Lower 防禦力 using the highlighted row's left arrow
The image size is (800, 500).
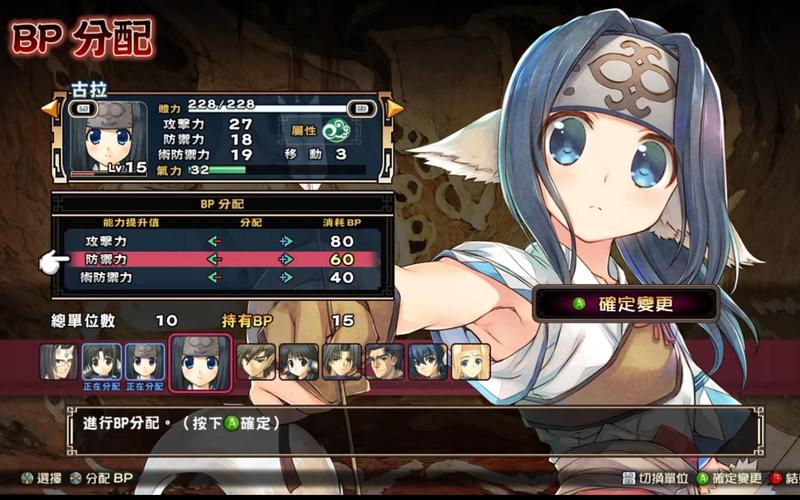pyautogui.click(x=213, y=259)
